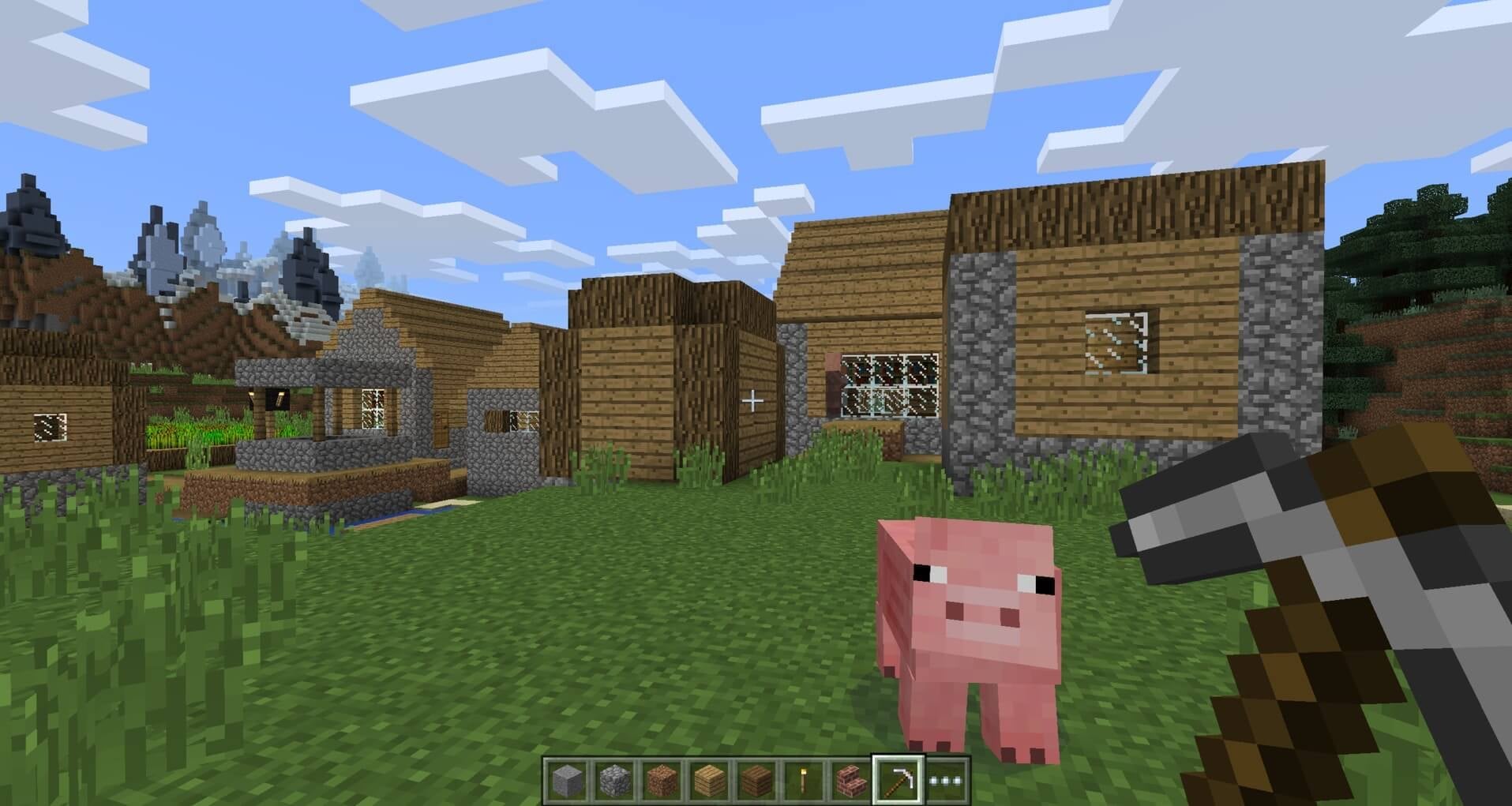Open extra items via the ellipsis hotbar slot
This screenshot has height=806, width=1512.
(945, 776)
